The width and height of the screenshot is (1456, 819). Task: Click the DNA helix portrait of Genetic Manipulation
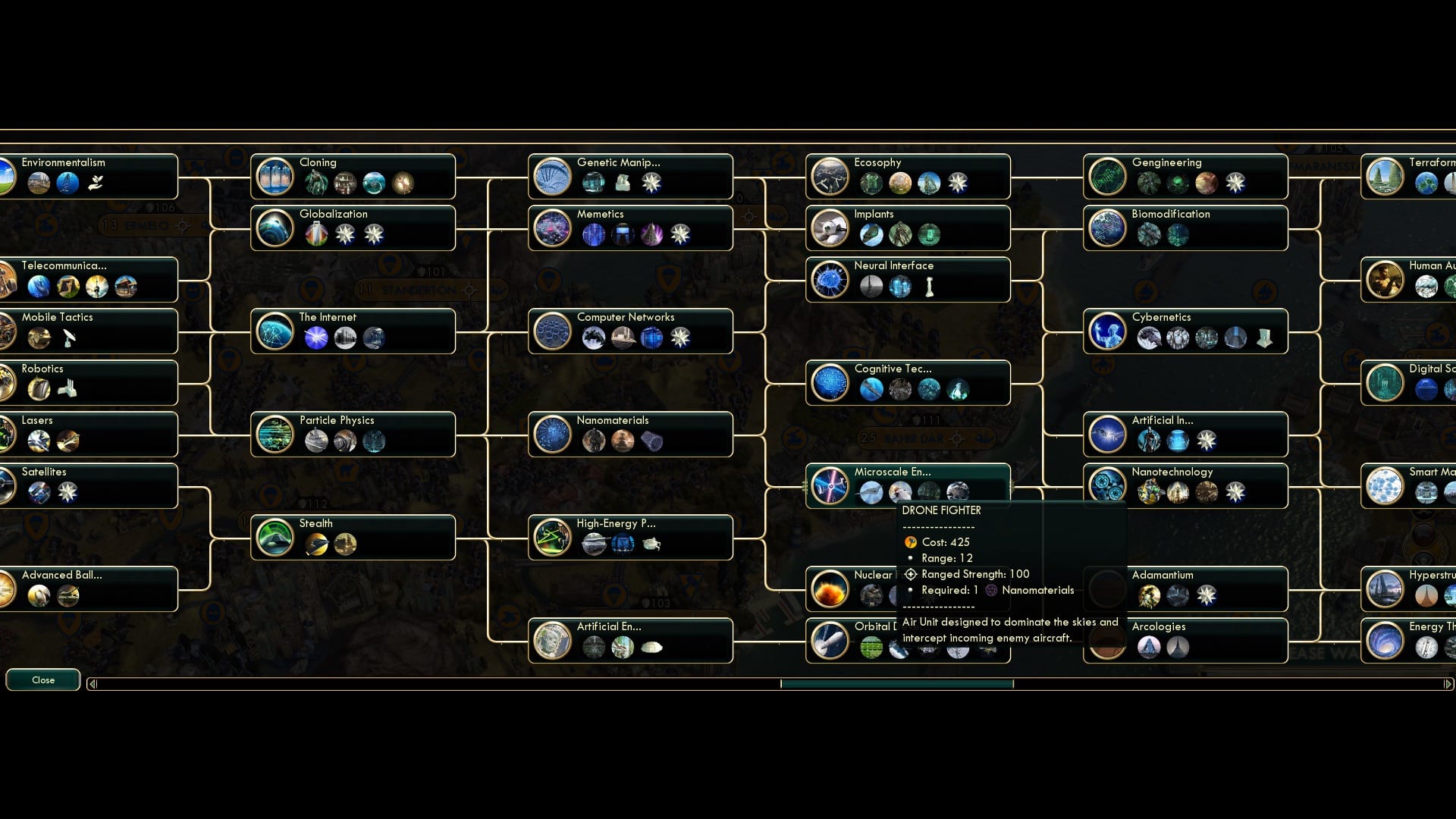(553, 176)
